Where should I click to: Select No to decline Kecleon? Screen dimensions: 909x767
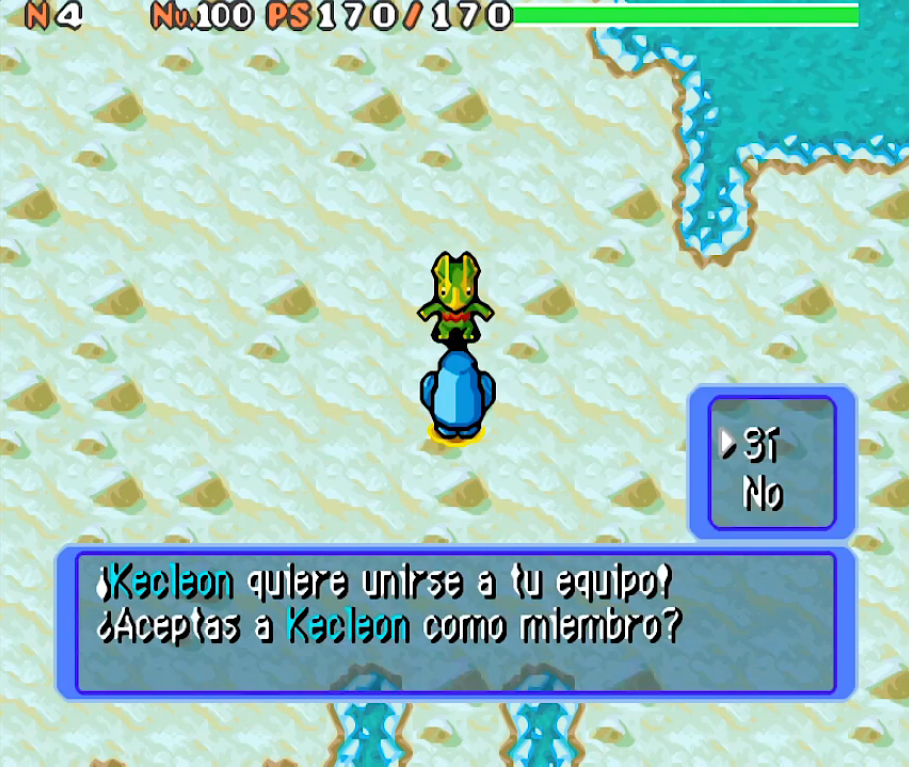[x=763, y=493]
